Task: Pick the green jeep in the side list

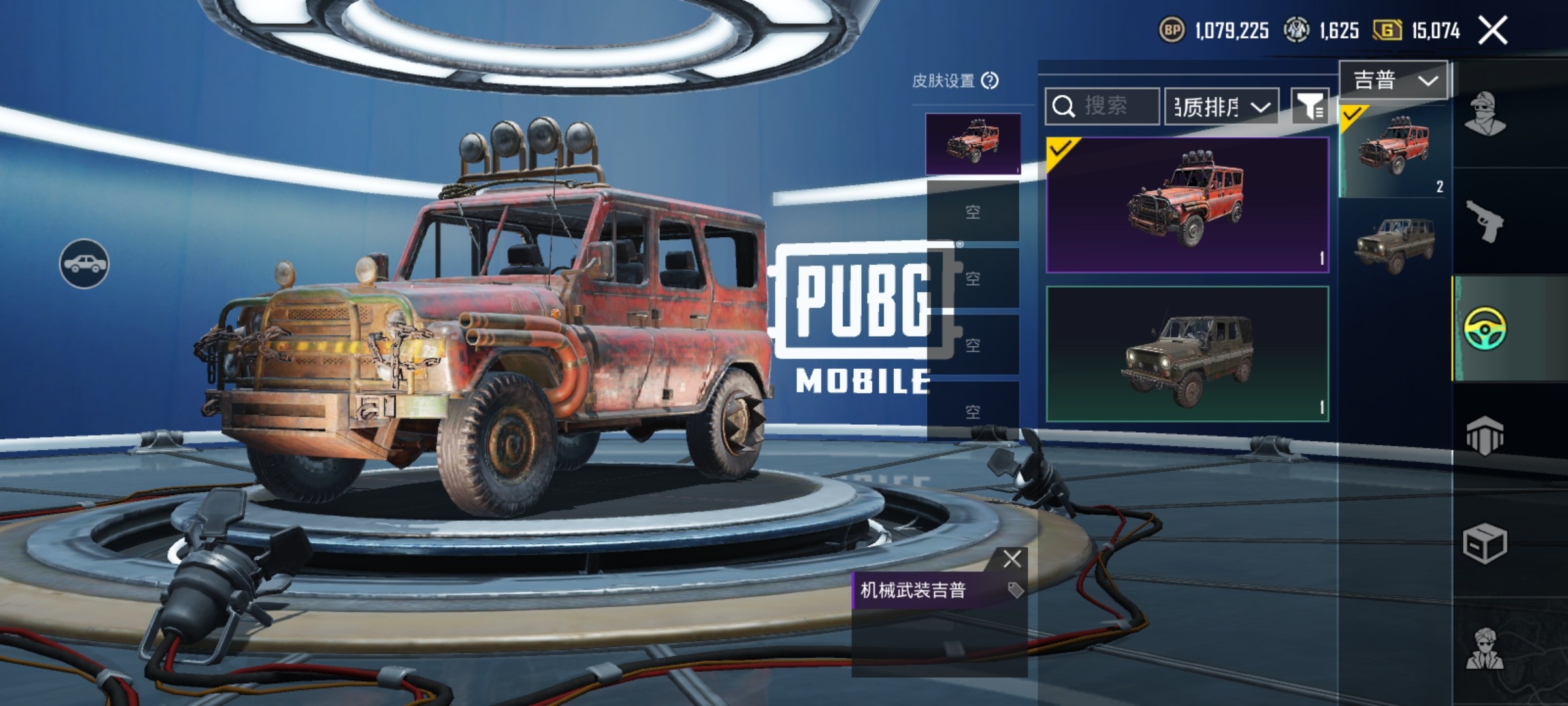Action: tap(1394, 245)
